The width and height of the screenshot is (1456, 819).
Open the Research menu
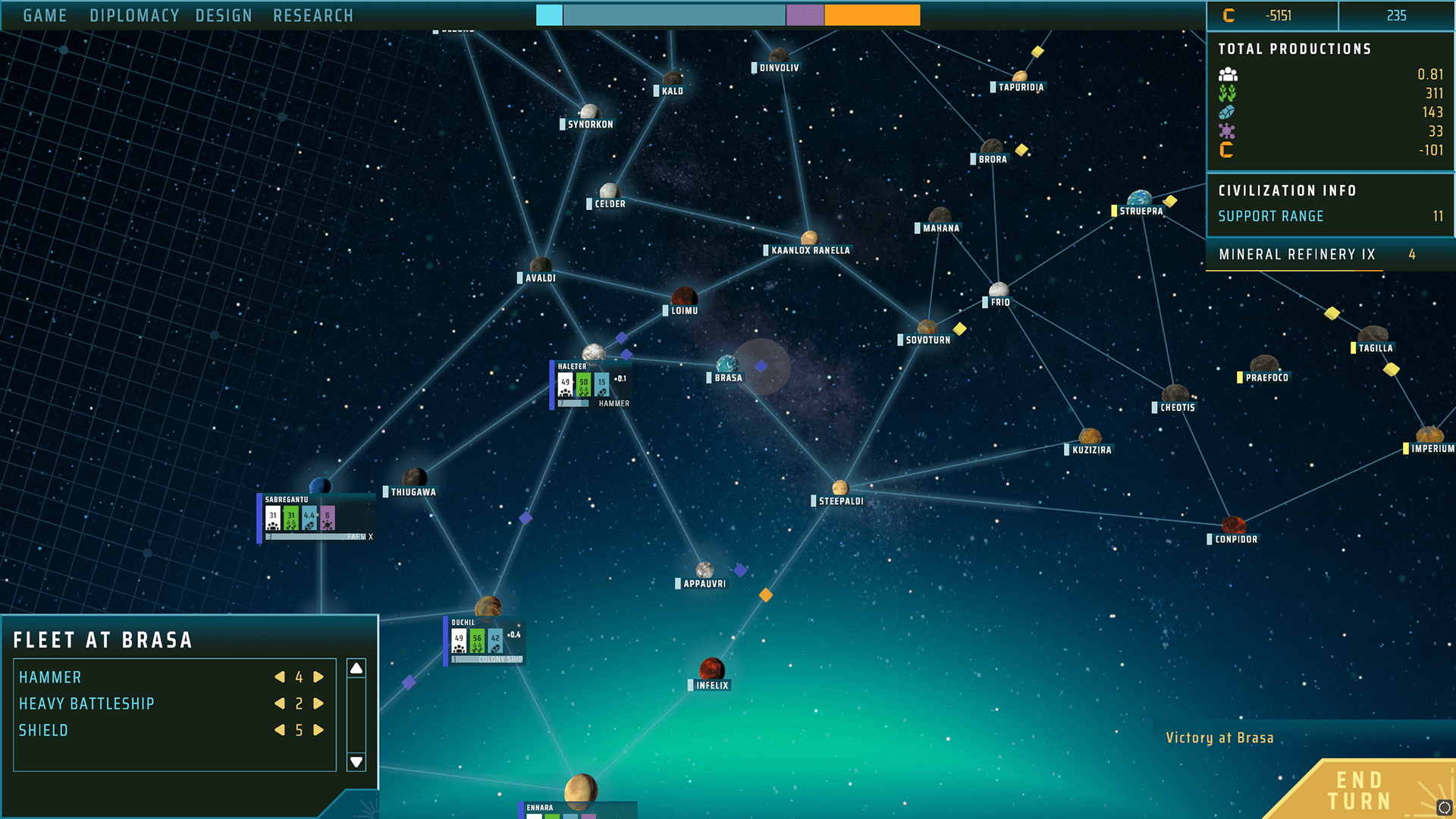click(x=313, y=16)
